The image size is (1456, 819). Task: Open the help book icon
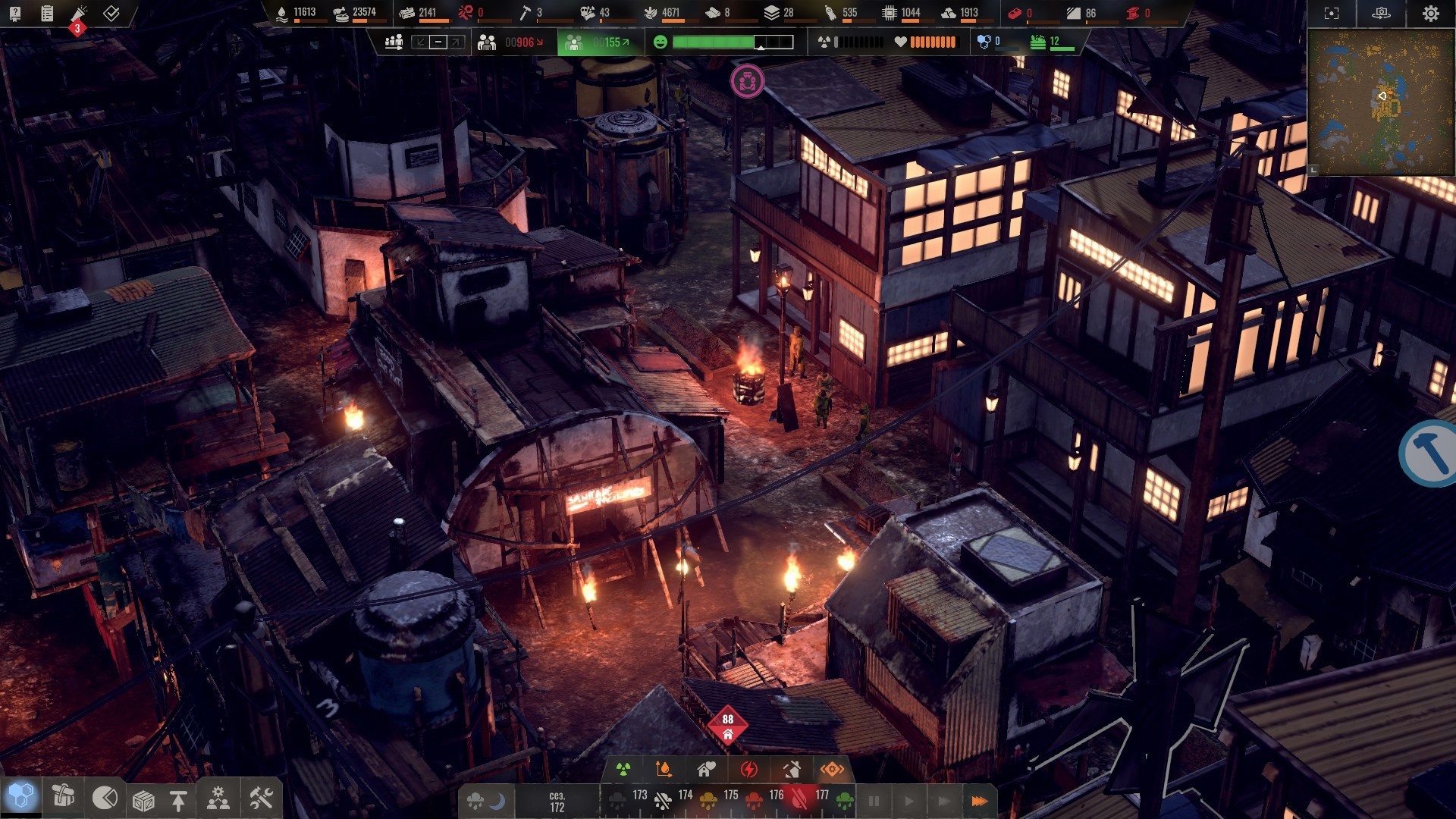tap(14, 13)
